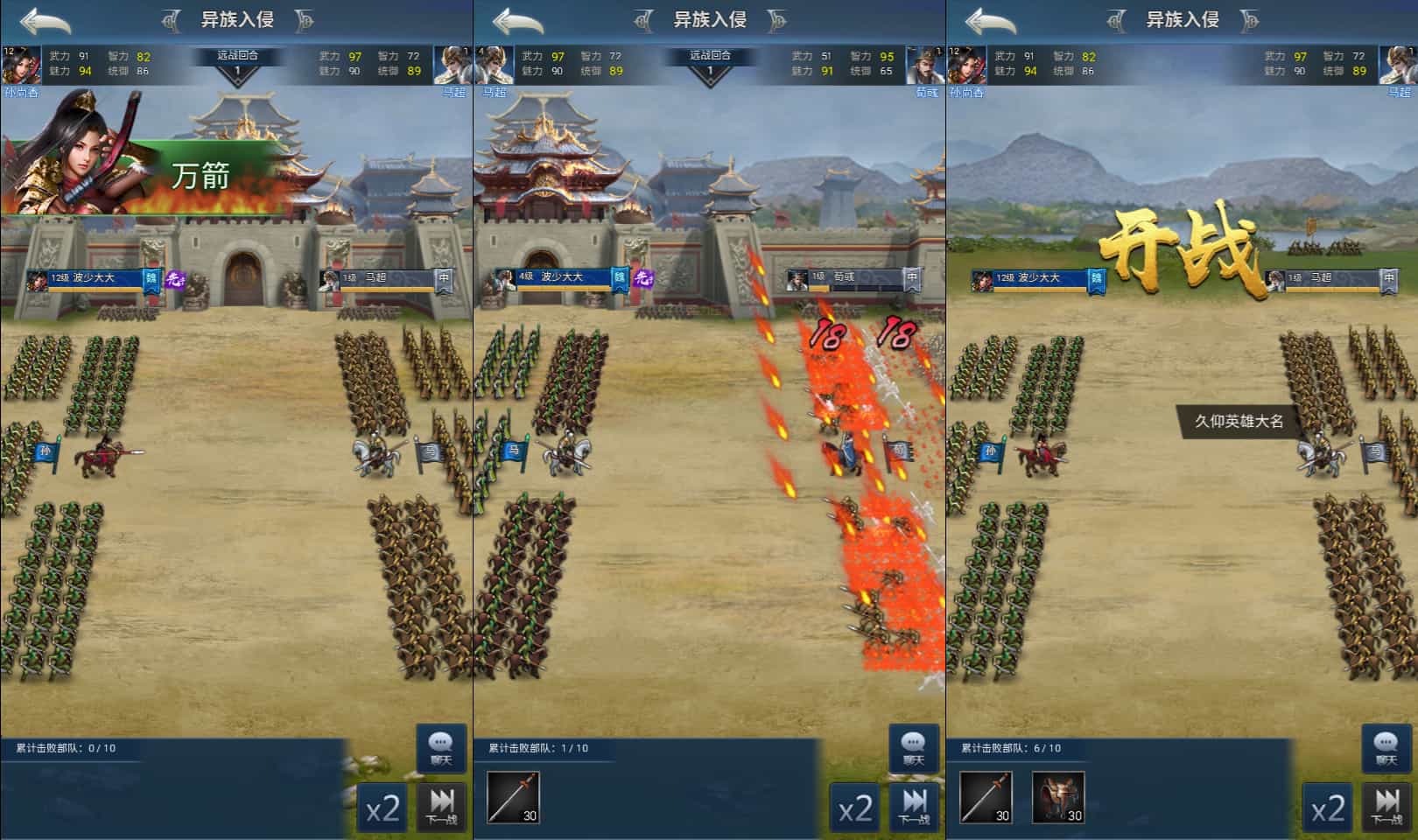Screen dimensions: 1418x840
Task: Click the purple 先 badge on 波少大大's banner
Action: 175,277
